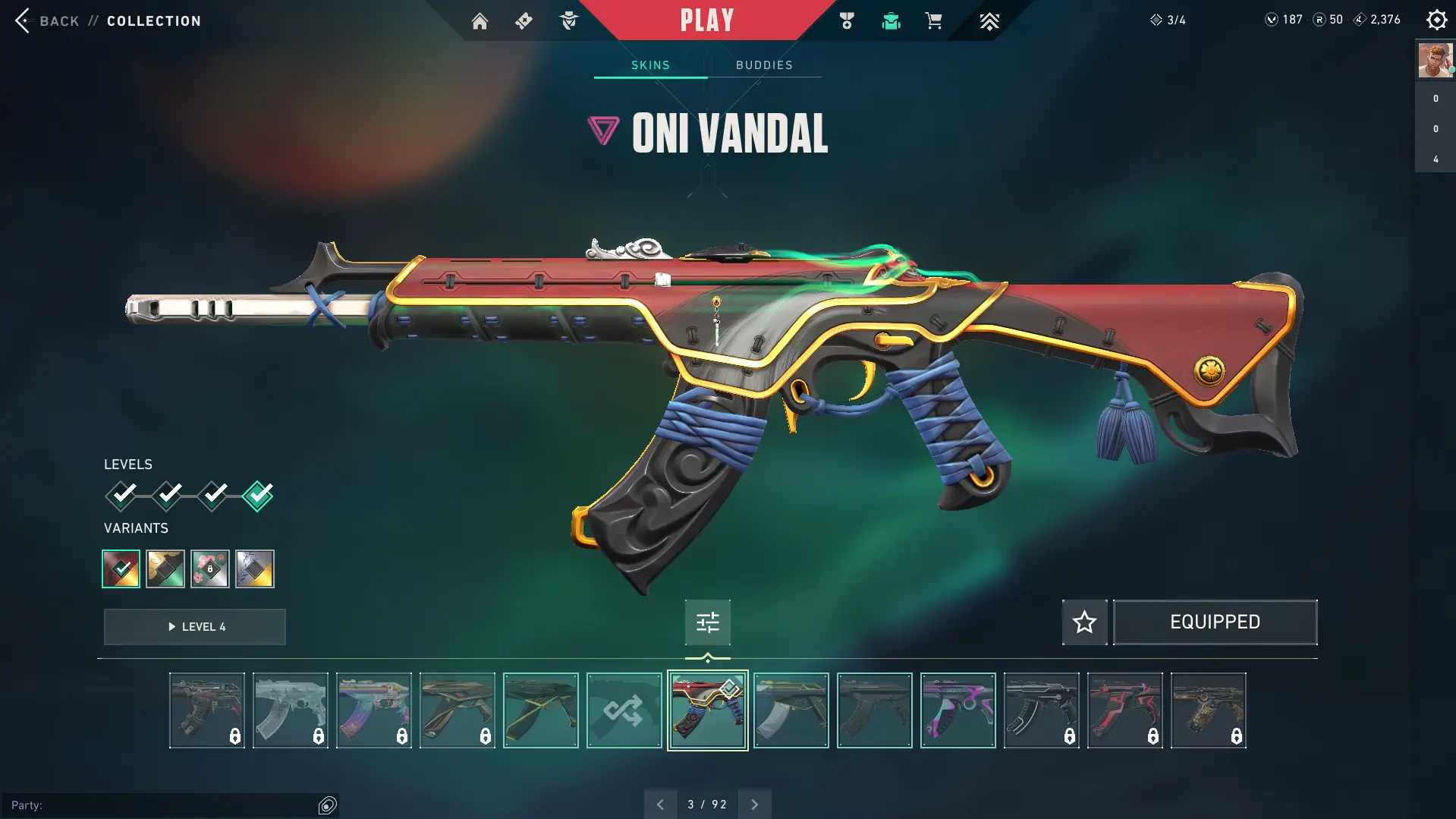Select the fourth level diamond checkmark
The width and height of the screenshot is (1456, 819).
point(258,496)
